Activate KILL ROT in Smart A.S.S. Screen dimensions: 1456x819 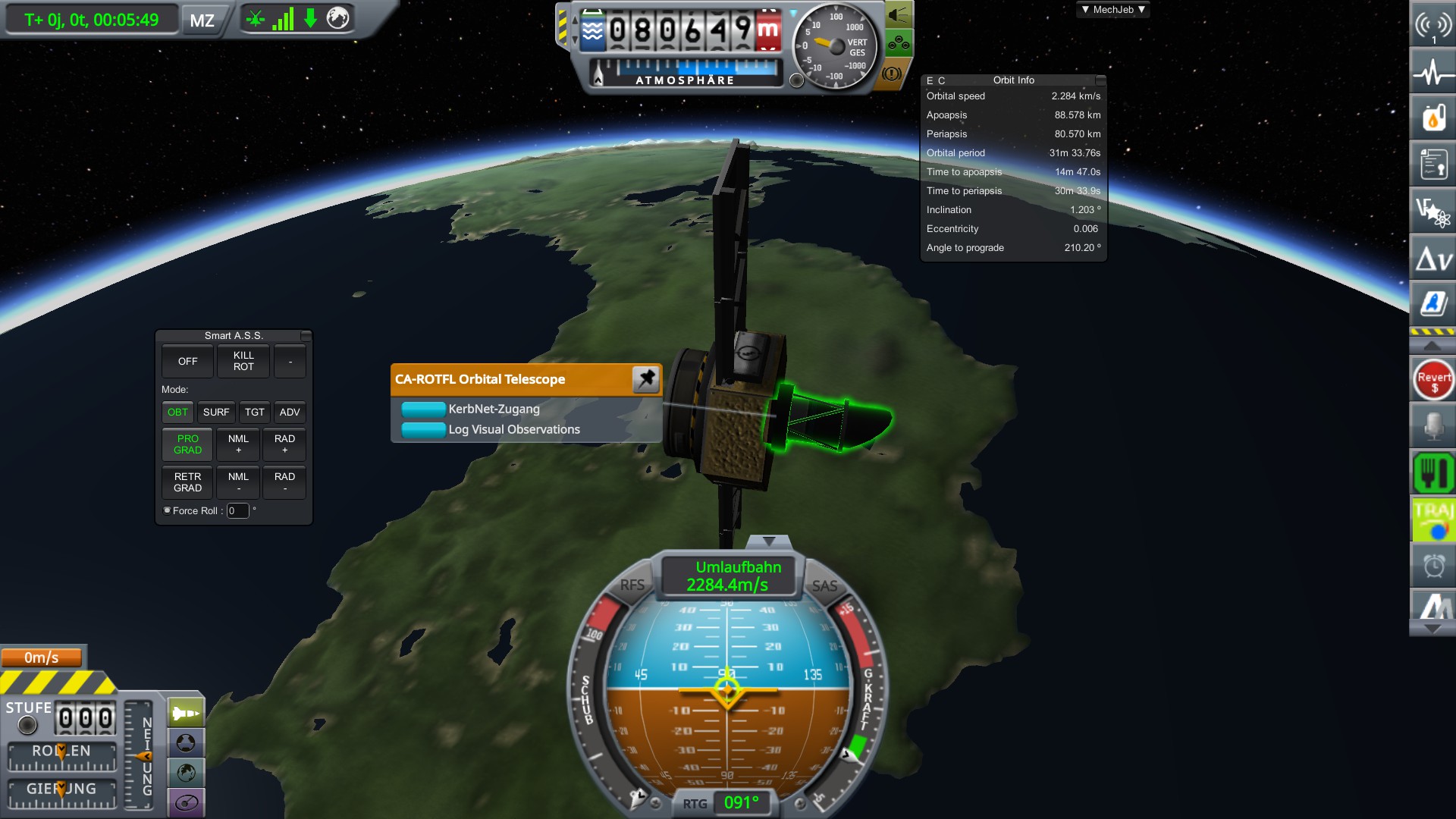point(243,361)
